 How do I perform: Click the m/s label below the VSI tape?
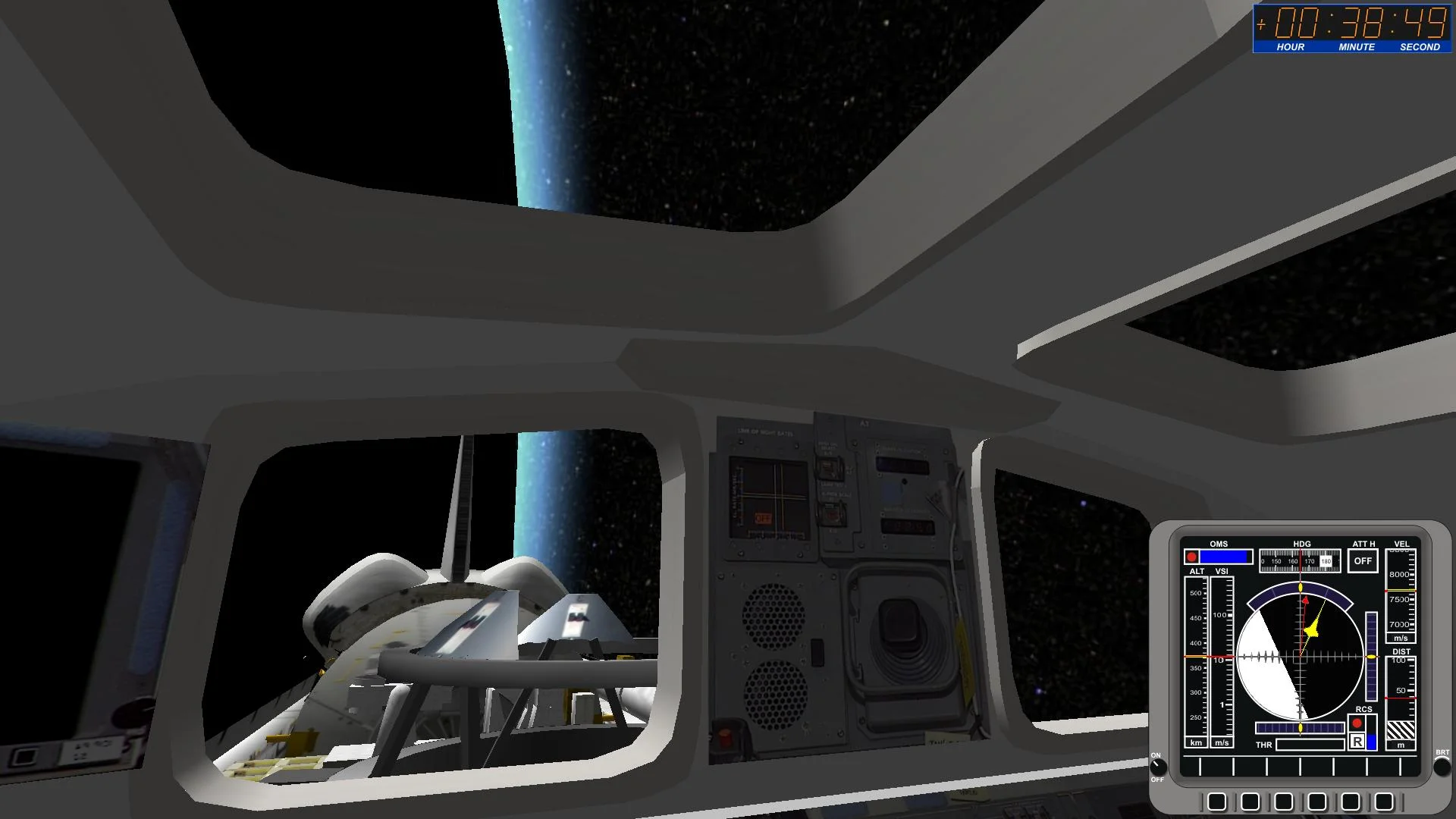point(1221,742)
